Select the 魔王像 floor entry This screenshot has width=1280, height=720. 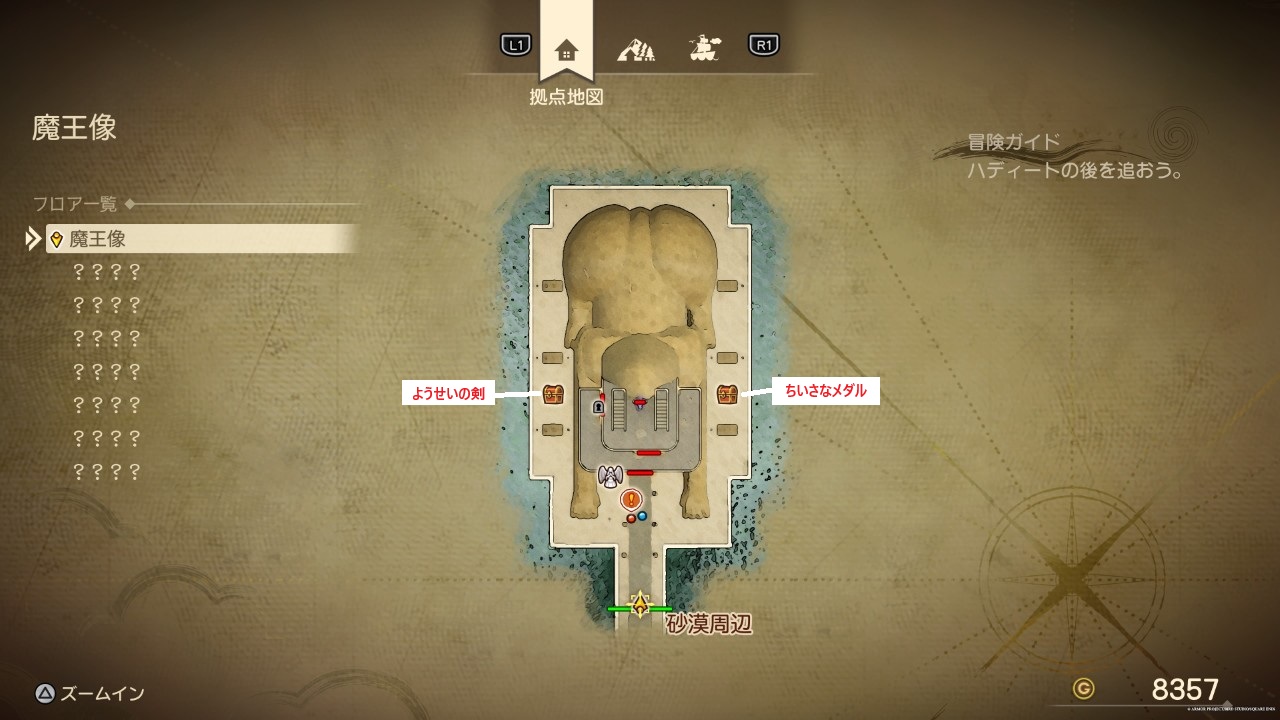coord(200,239)
